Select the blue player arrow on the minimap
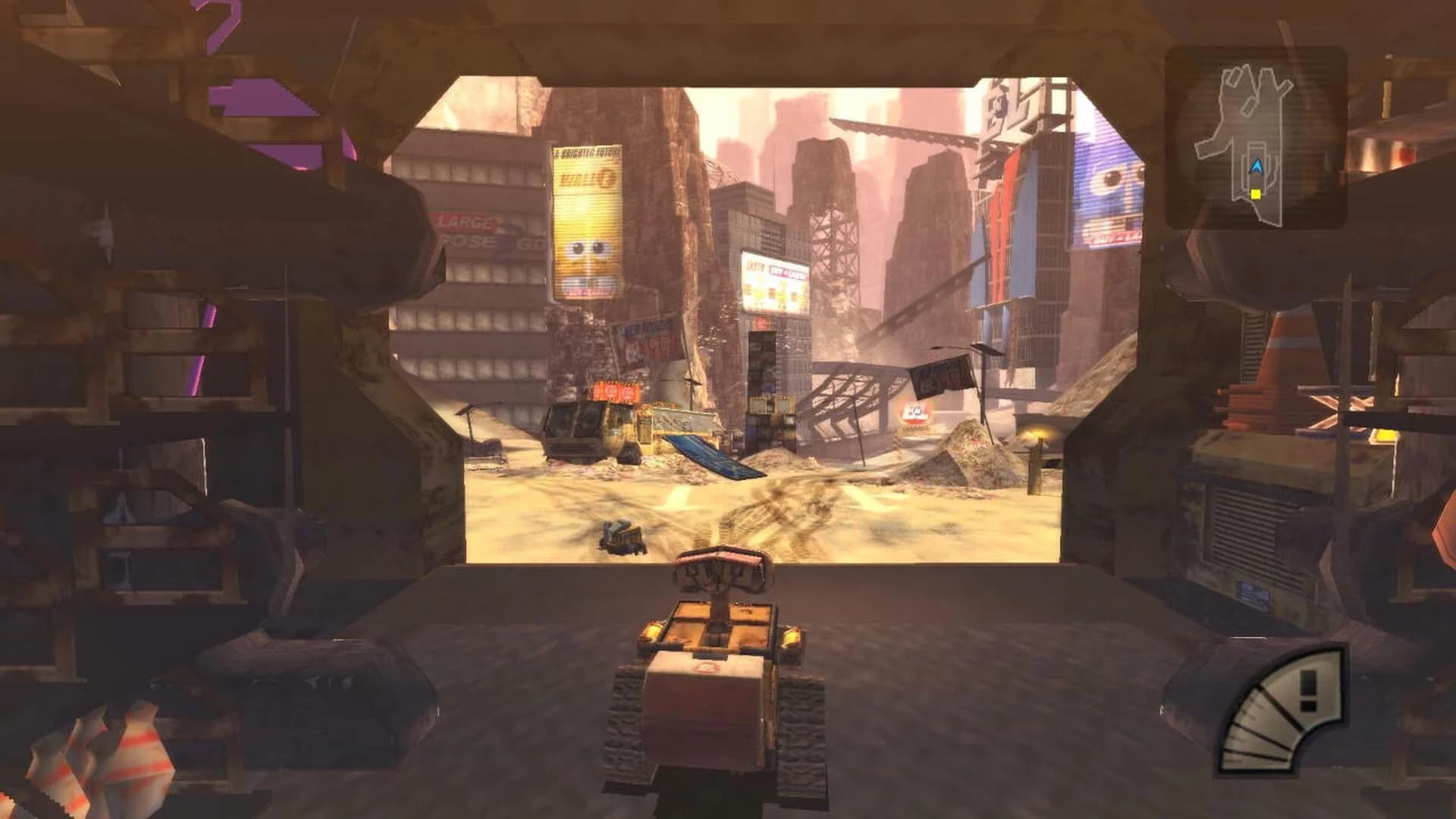The image size is (1456, 819). point(1257,167)
